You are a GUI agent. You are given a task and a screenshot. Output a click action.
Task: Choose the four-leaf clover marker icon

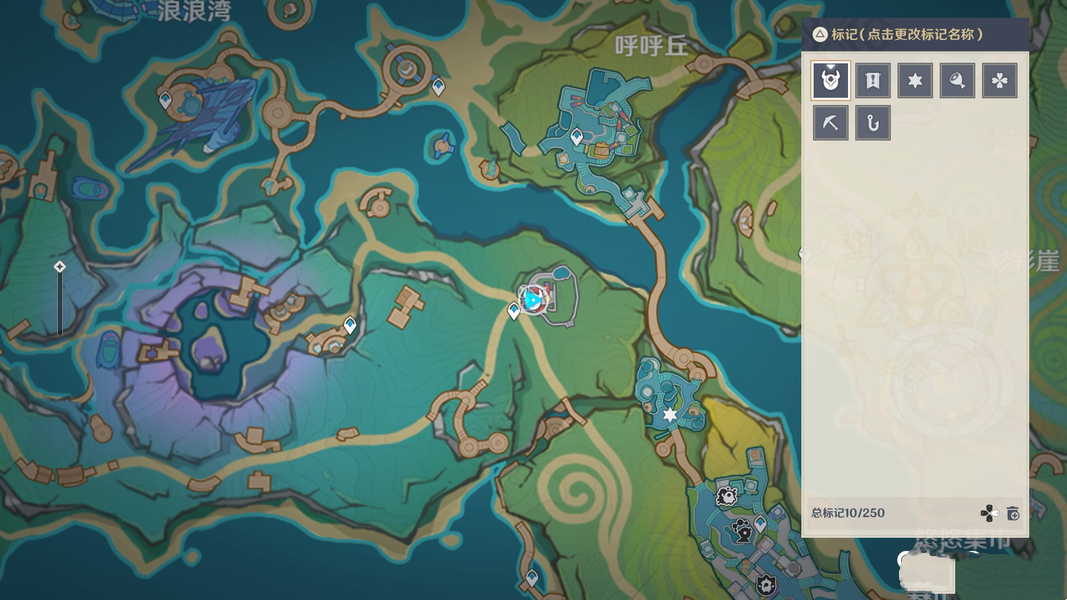click(x=999, y=81)
